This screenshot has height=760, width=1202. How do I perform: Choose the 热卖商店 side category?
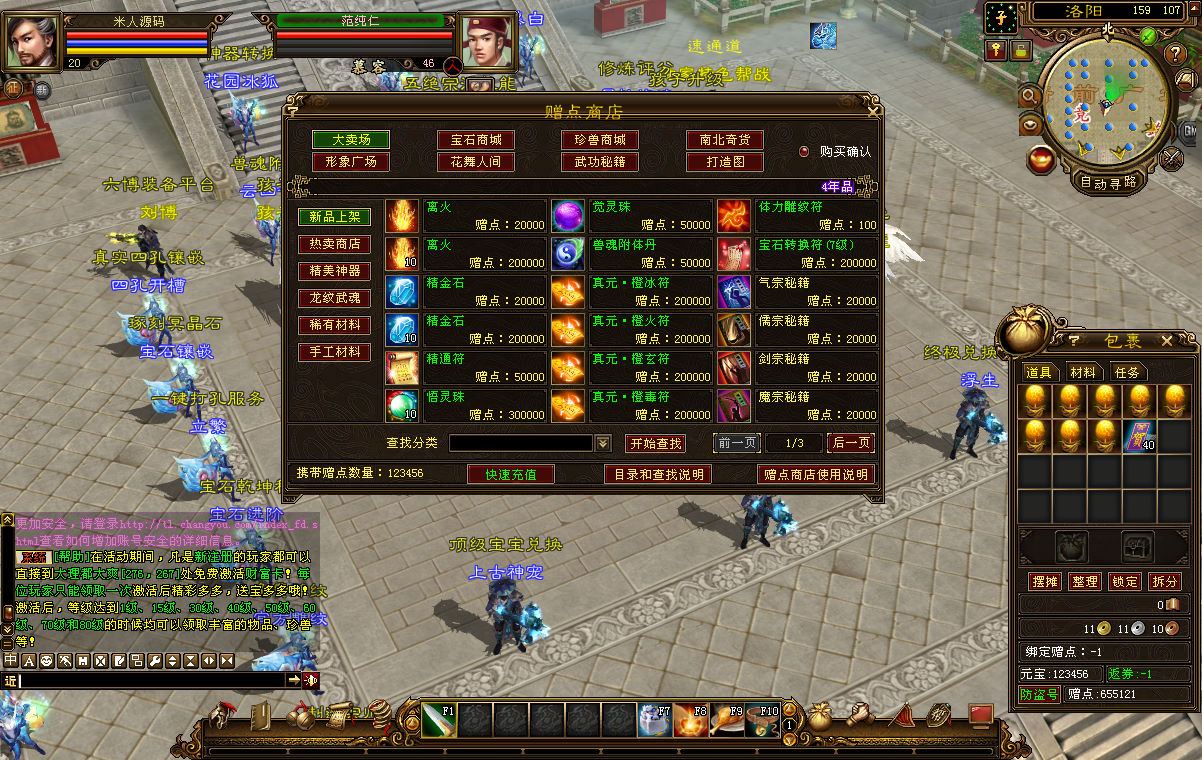pos(335,244)
